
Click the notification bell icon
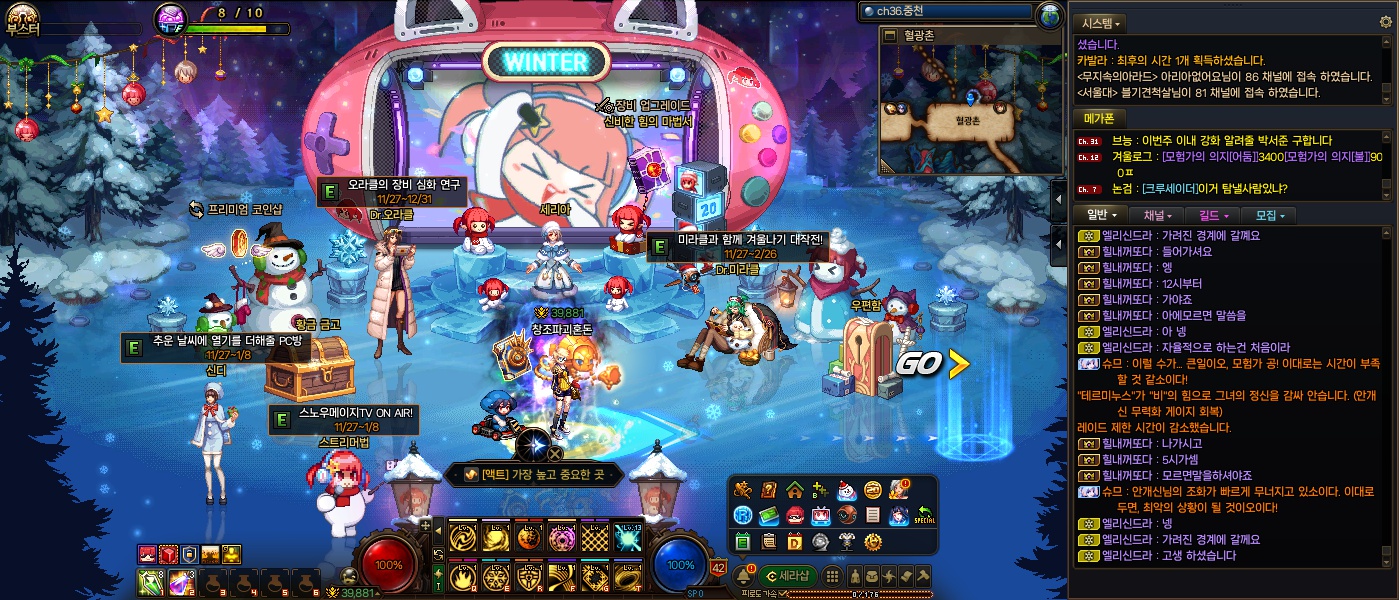pyautogui.click(x=744, y=575)
